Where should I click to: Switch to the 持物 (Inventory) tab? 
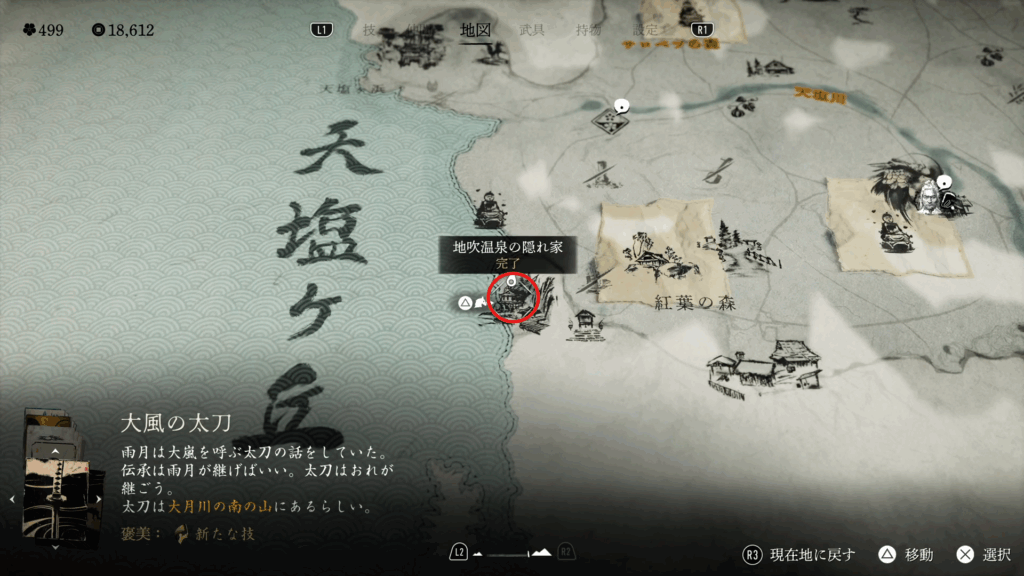pyautogui.click(x=588, y=30)
